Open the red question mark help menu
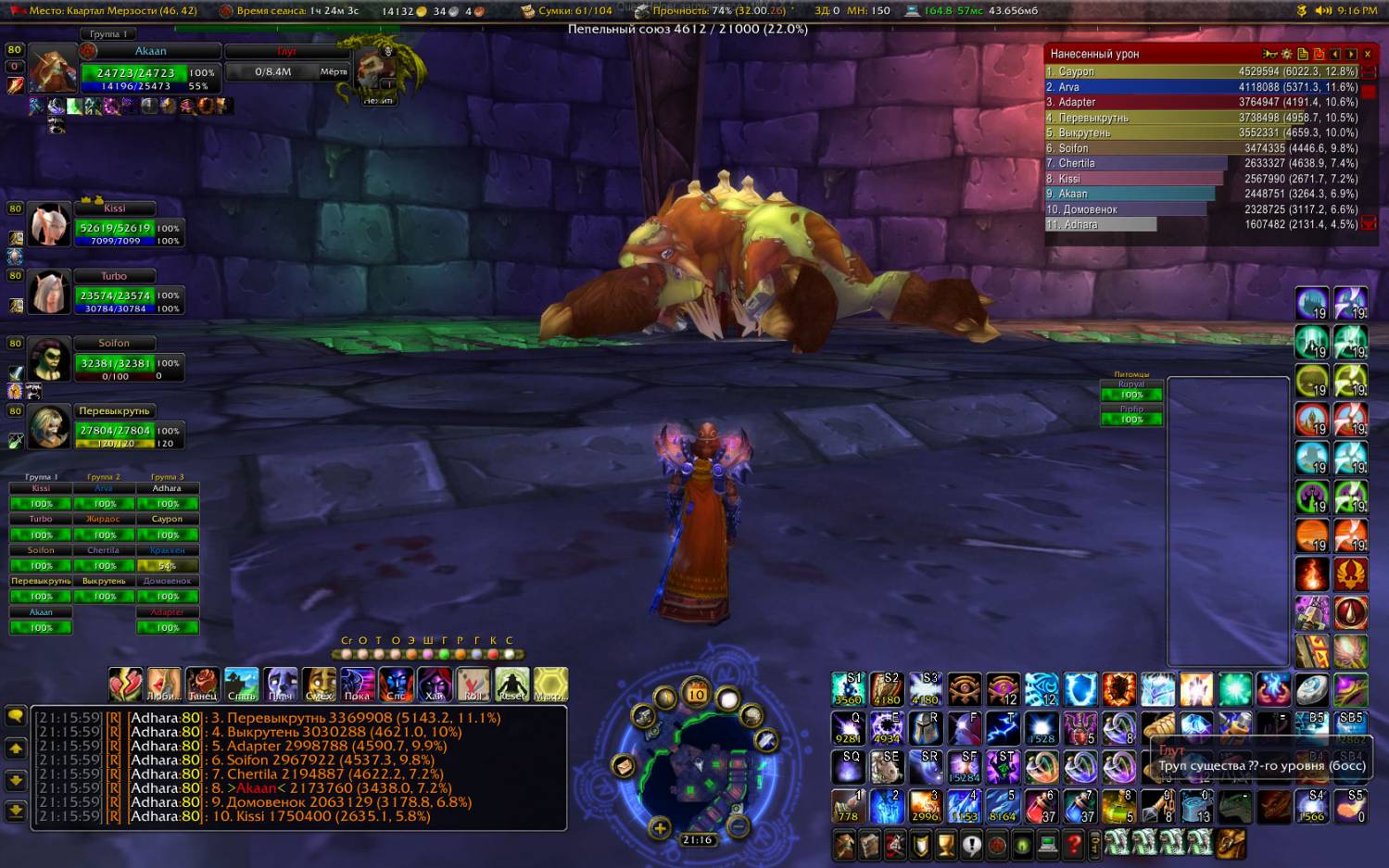The height and width of the screenshot is (868, 1389). tap(1073, 844)
